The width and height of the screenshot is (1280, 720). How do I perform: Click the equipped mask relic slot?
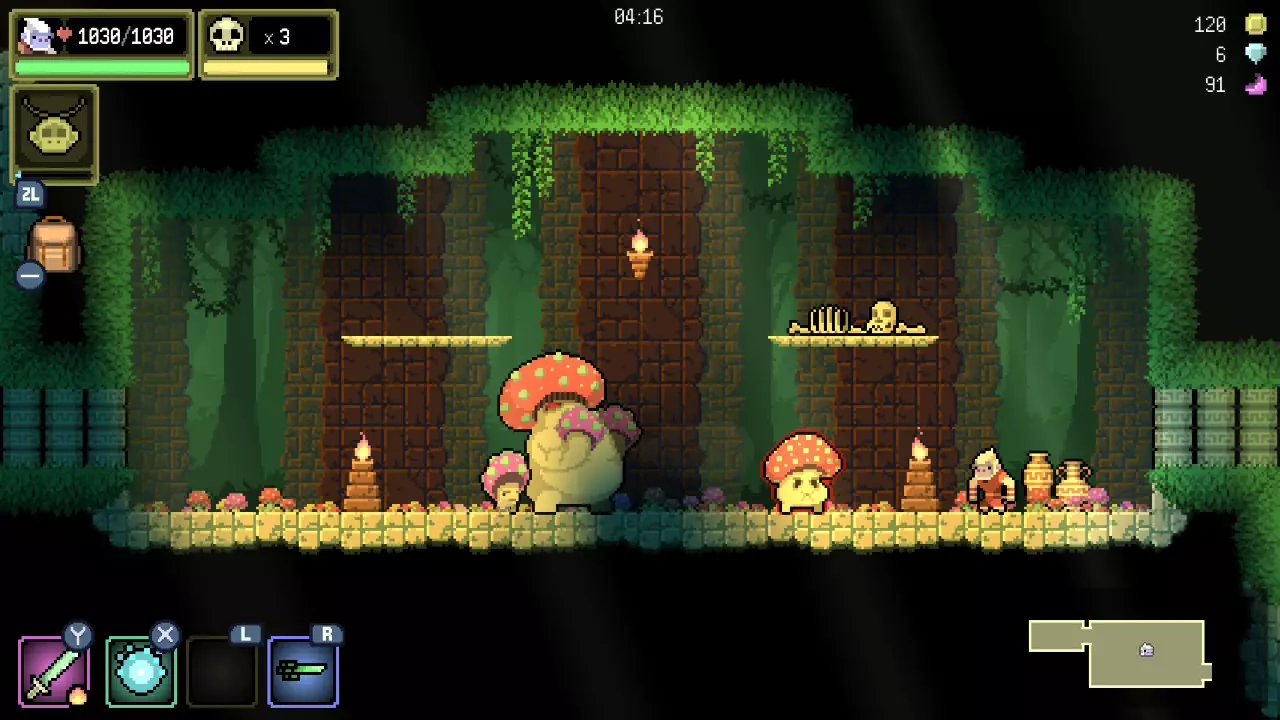pyautogui.click(x=54, y=133)
